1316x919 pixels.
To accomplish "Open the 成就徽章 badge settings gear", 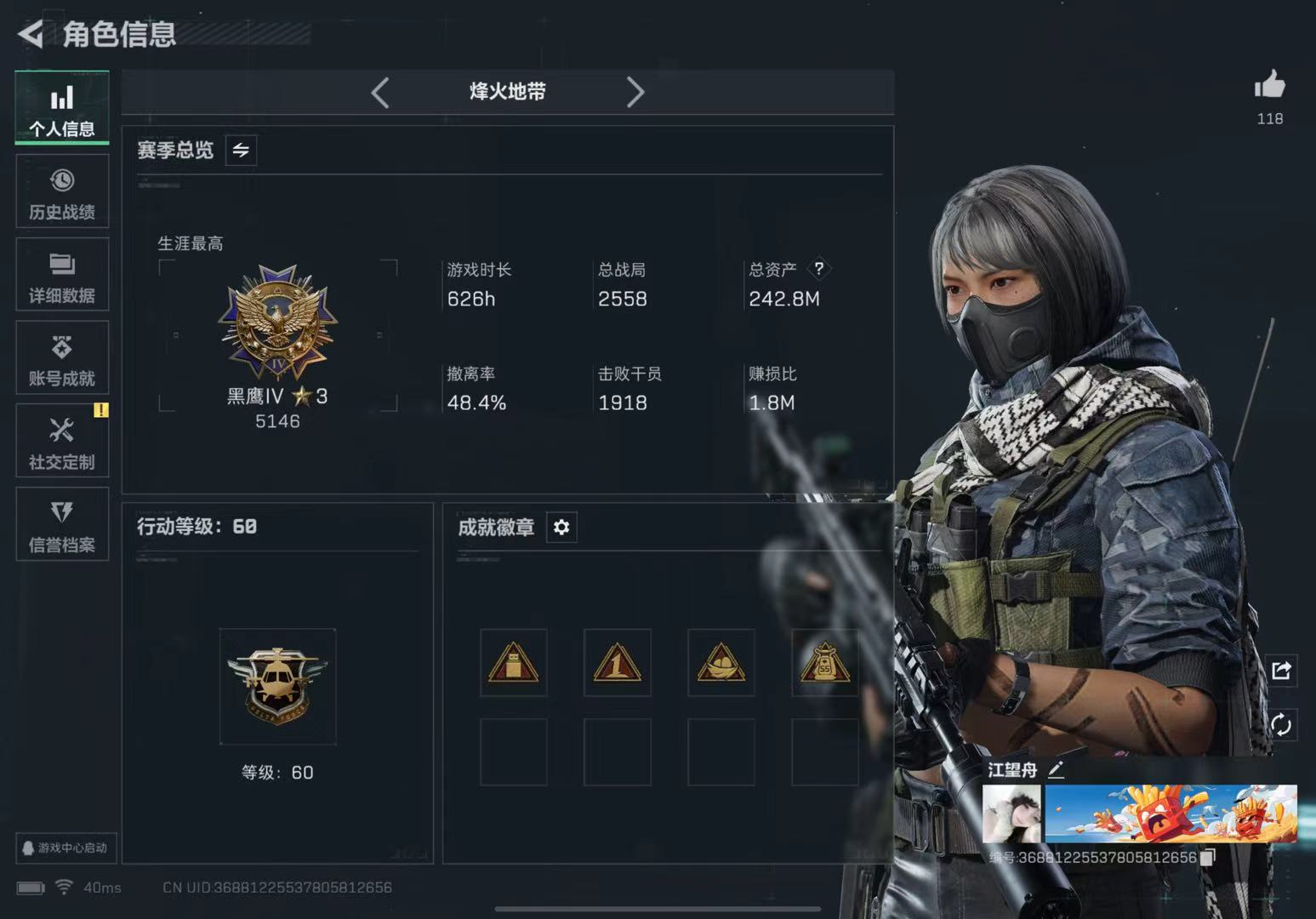I will point(561,527).
